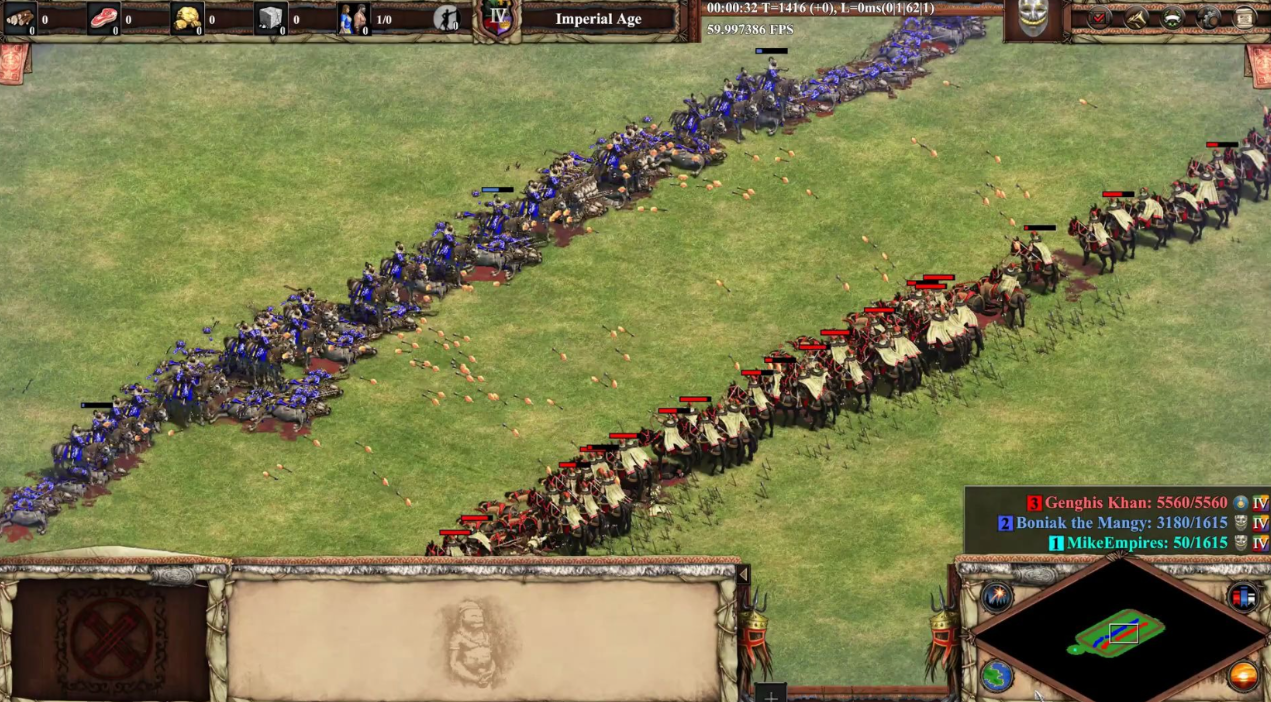Click the wood resource icon
Viewport: 1271px width, 702px height.
pyautogui.click(x=20, y=18)
